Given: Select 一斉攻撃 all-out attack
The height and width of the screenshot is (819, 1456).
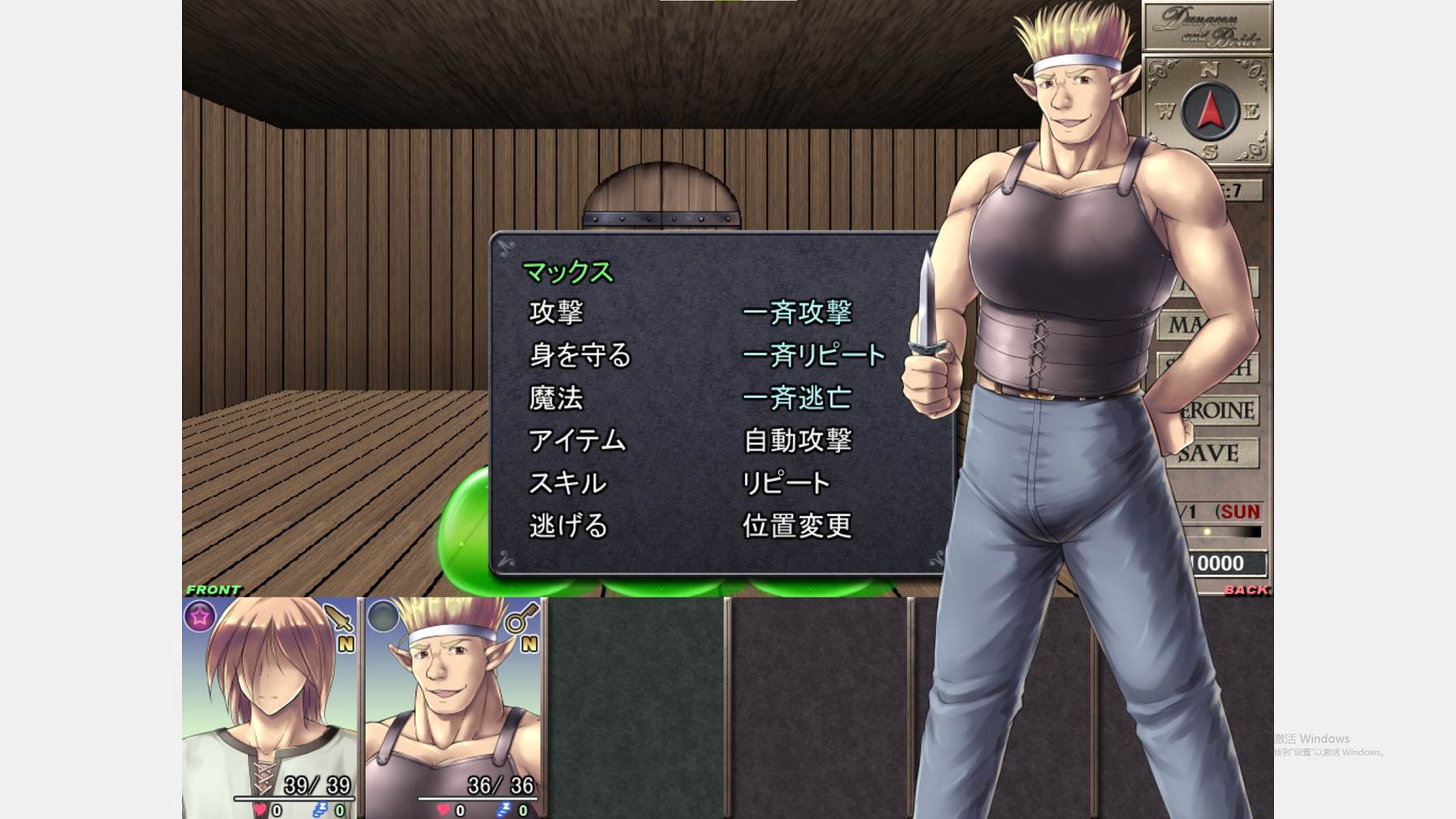Looking at the screenshot, I should 797,312.
